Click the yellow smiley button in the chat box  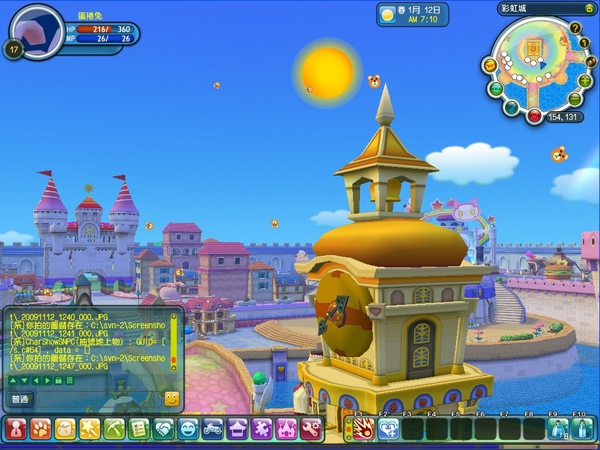(x=171, y=398)
